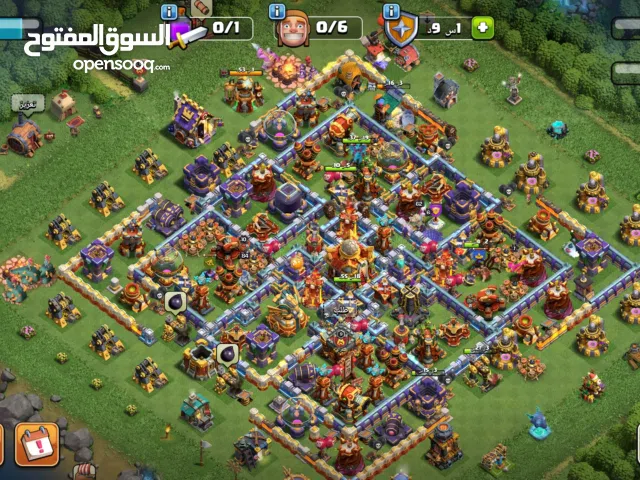
Task: Tap the purple sword icon
Action: point(187,33)
